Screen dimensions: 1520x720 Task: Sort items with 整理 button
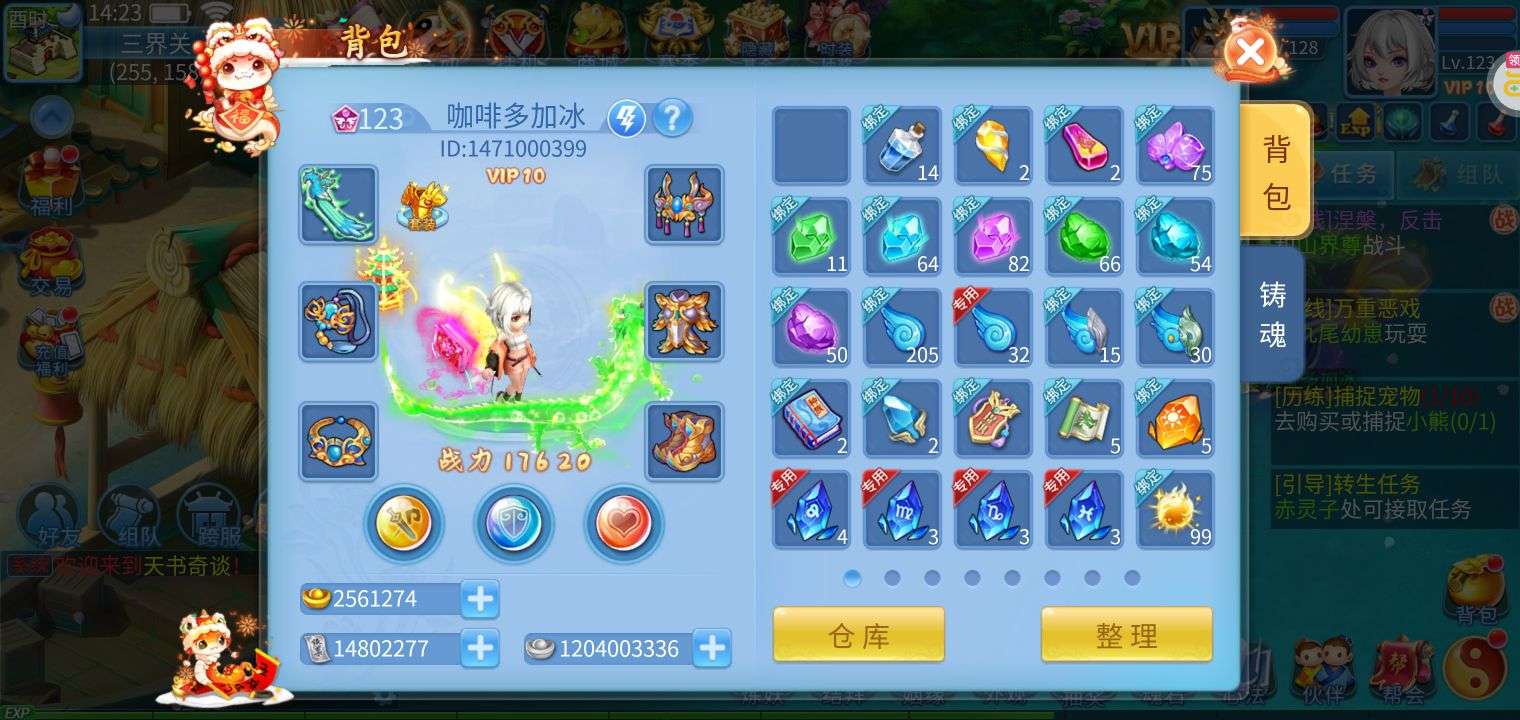1126,635
